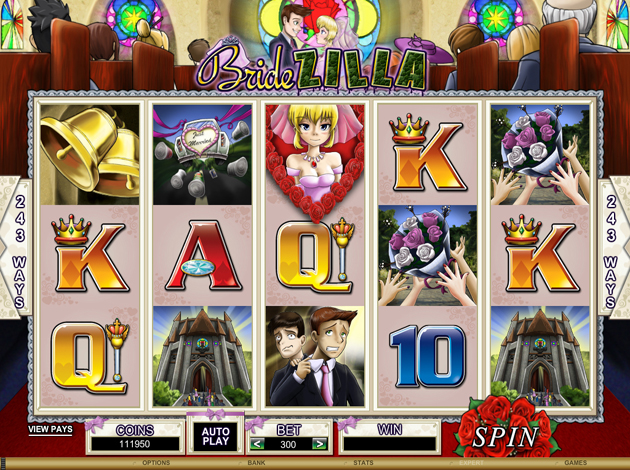This screenshot has width=630, height=470.
Task: Increase the bet with the right arrow
Action: (x=319, y=444)
